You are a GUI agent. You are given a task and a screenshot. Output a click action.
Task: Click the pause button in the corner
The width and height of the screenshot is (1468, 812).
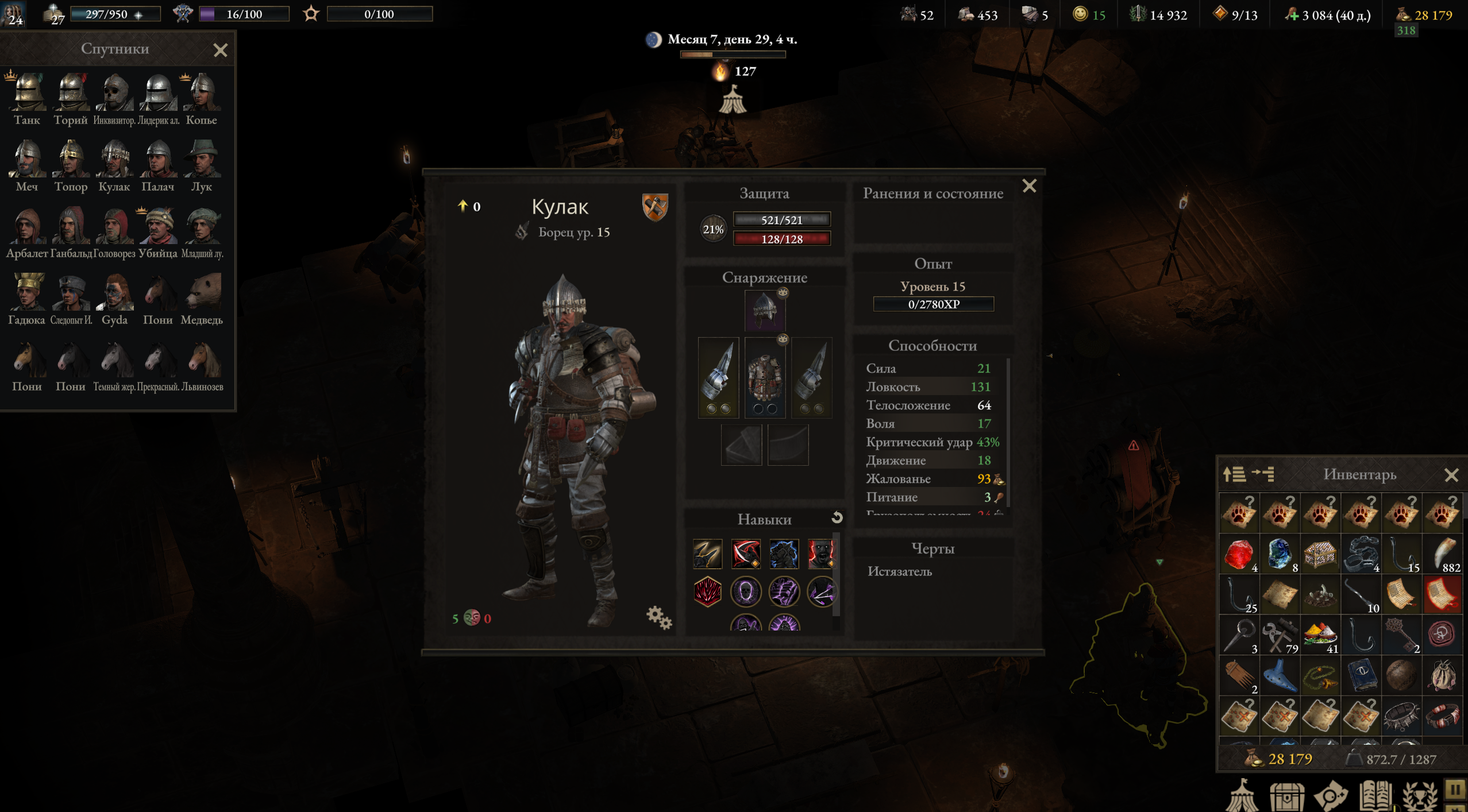[1455, 790]
